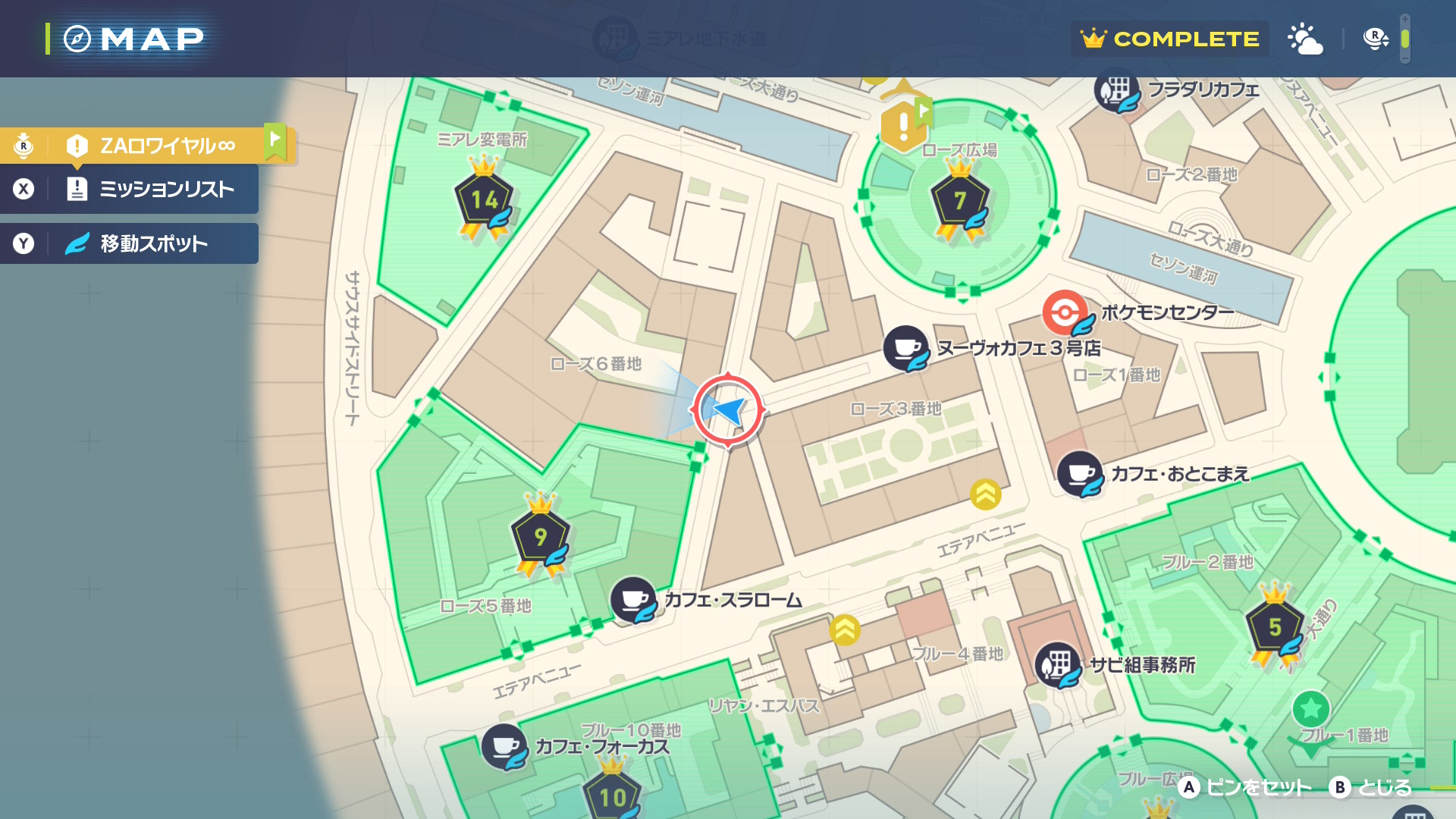The width and height of the screenshot is (1456, 819).
Task: Choose the ヌーヴォカフェ3号店 cafe marker
Action: 905,348
